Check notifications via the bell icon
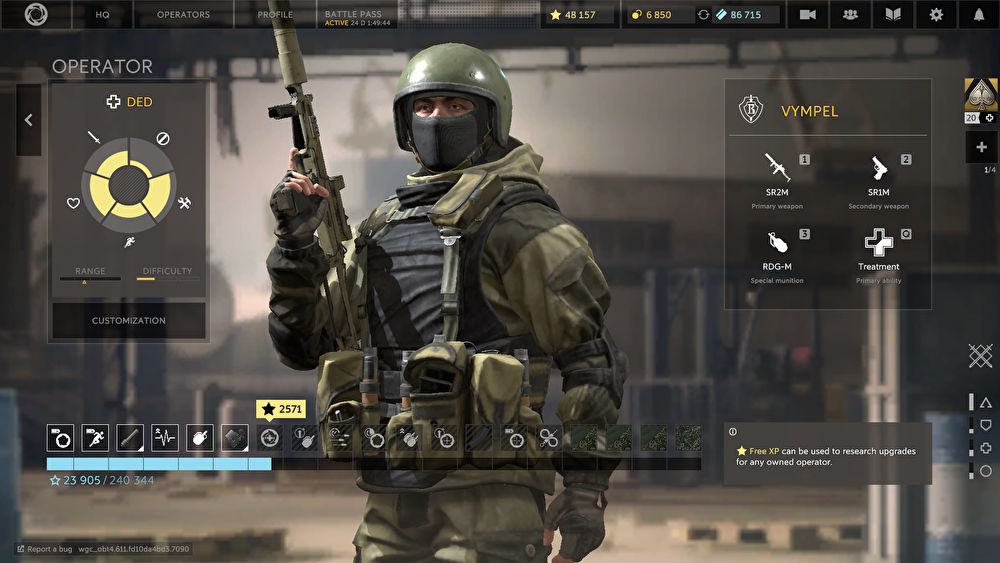The width and height of the screenshot is (1000, 563). click(978, 15)
